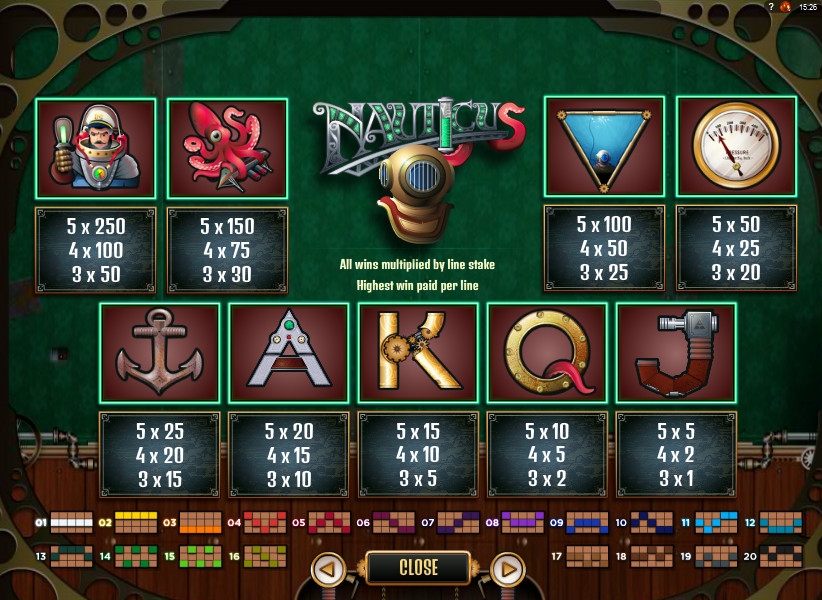Click the red orb icon beside the clock

click(786, 7)
